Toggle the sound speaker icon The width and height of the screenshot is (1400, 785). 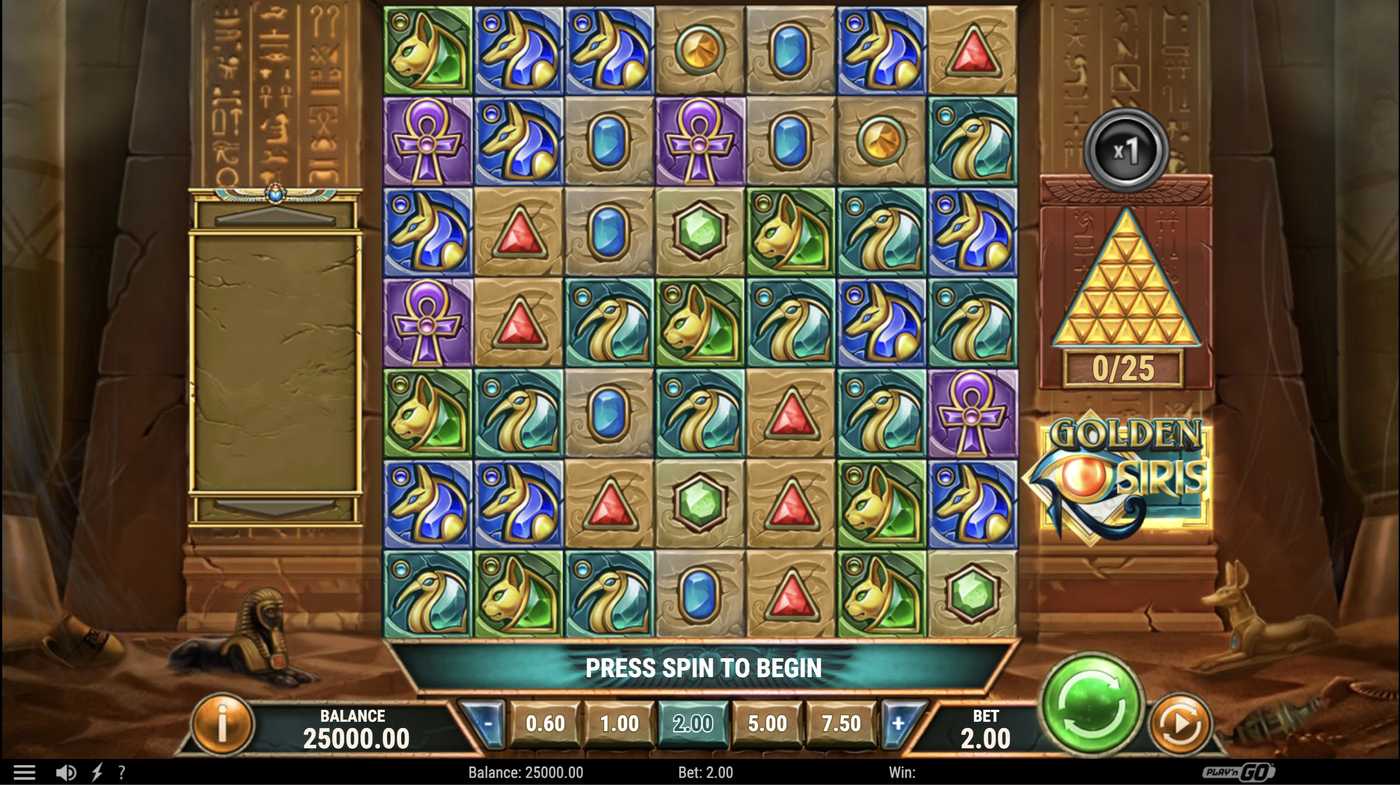click(x=66, y=772)
